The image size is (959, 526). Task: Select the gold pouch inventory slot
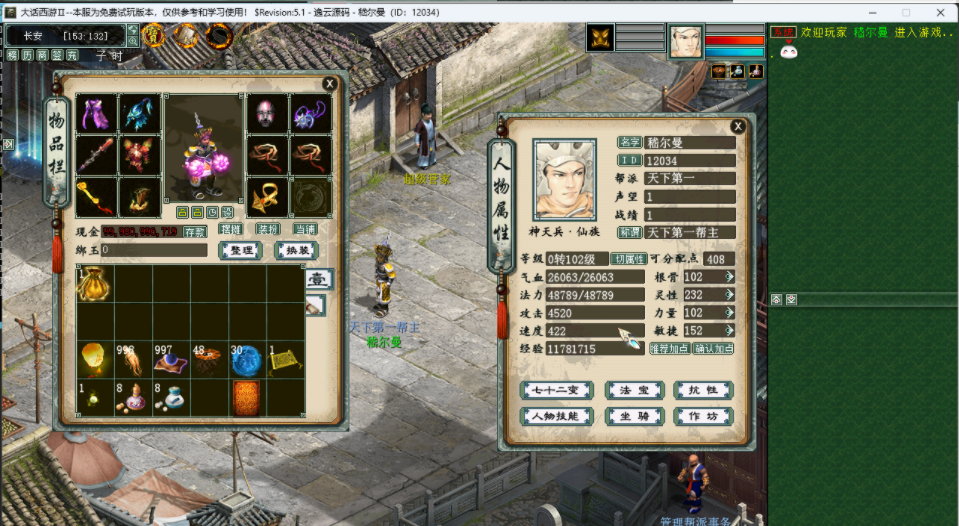(x=94, y=284)
